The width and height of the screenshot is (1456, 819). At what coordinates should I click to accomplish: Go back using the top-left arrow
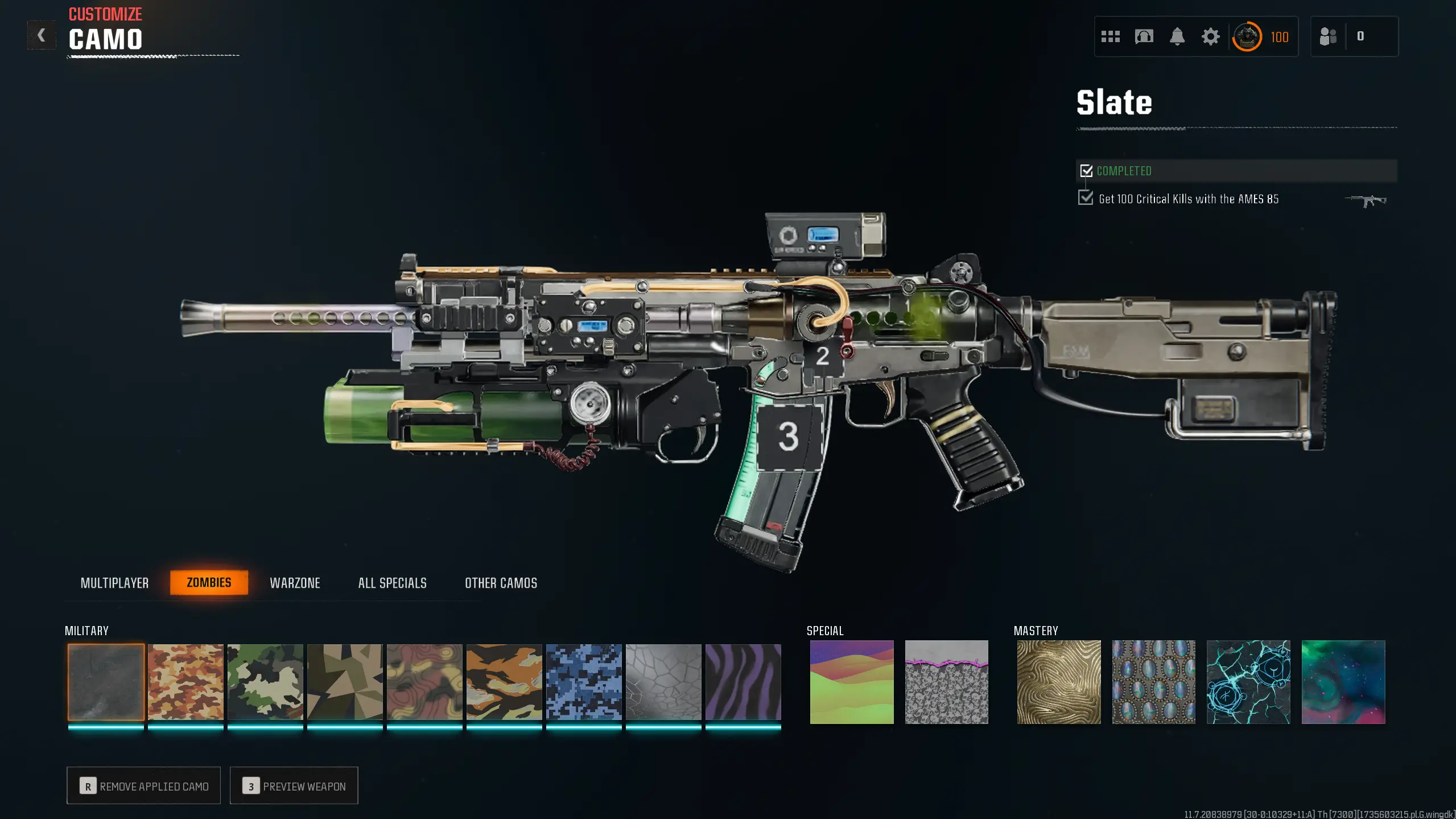click(x=41, y=35)
